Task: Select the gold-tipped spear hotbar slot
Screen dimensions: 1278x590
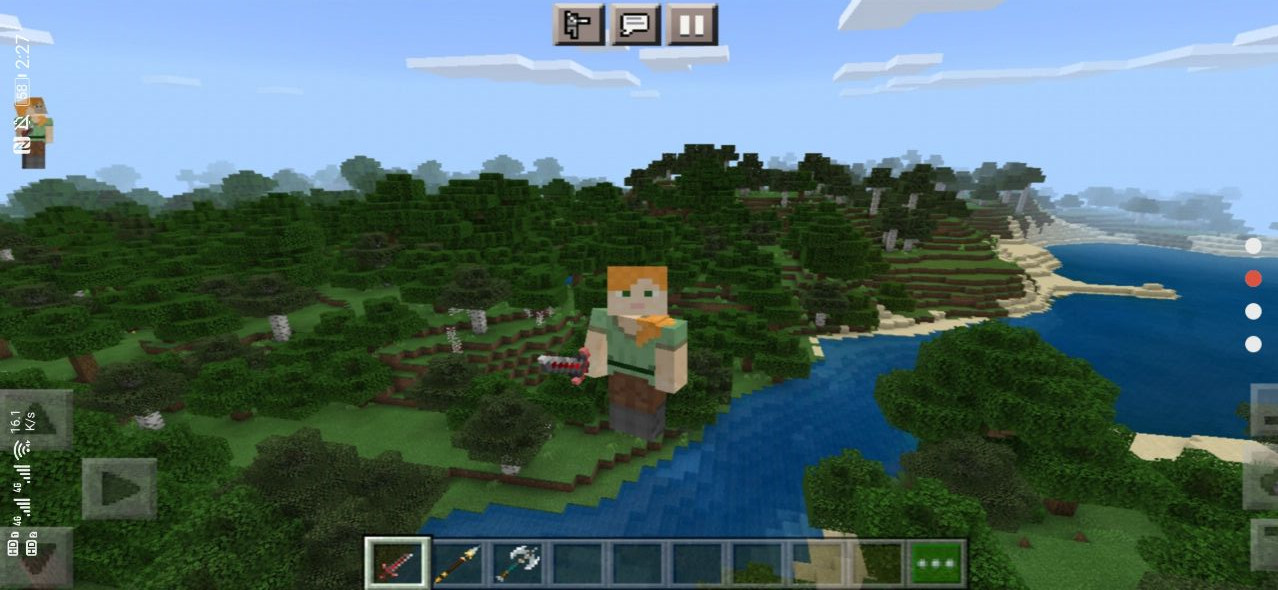Action: coord(458,563)
